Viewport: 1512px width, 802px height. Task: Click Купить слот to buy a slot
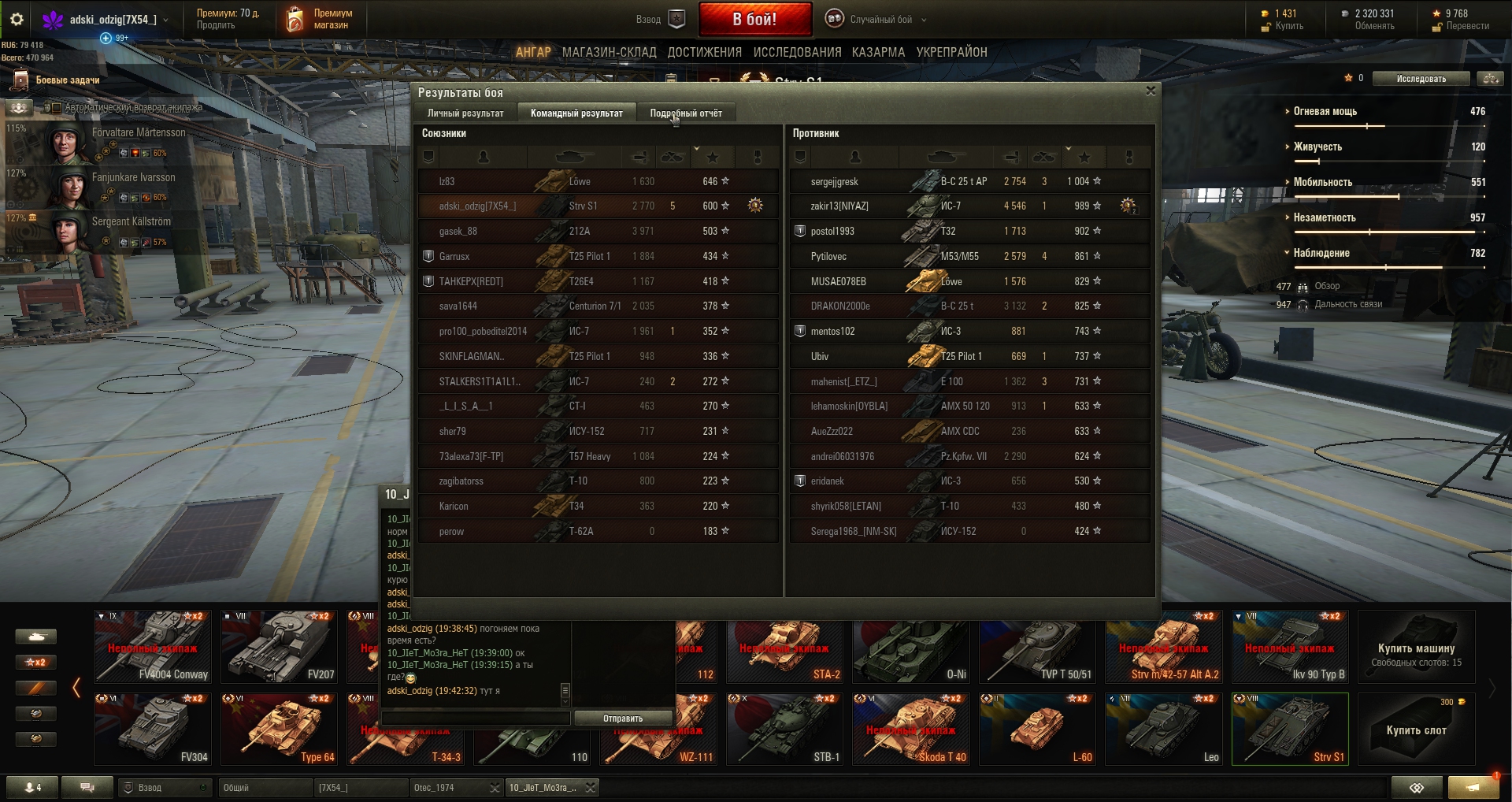(x=1416, y=730)
